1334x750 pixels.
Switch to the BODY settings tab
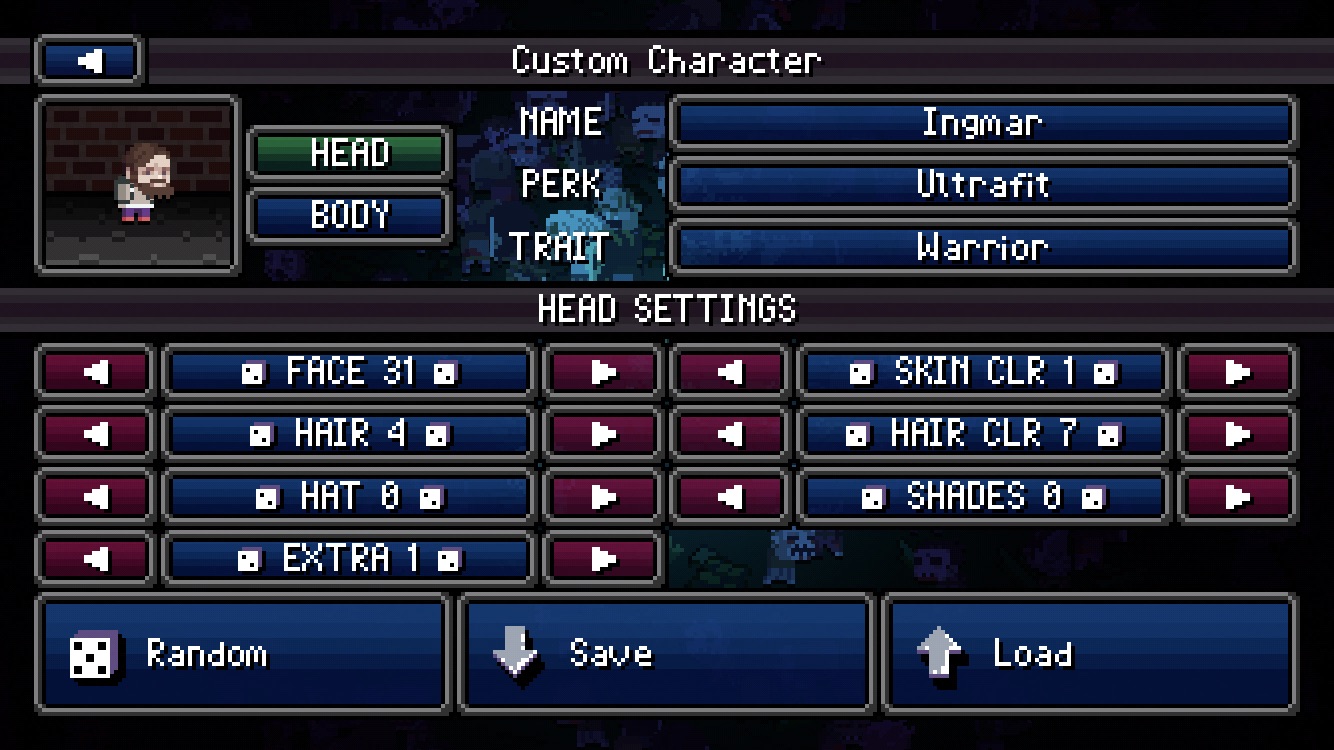click(x=348, y=215)
